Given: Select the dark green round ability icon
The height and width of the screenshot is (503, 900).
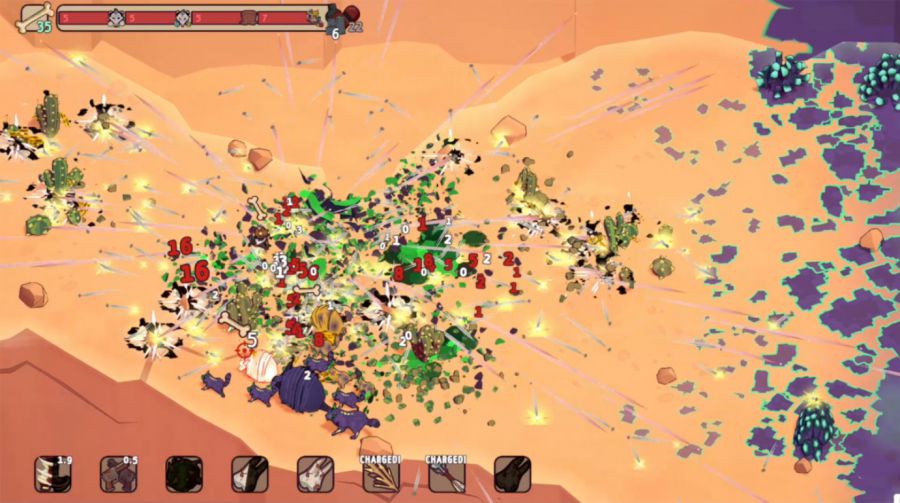Looking at the screenshot, I should (x=184, y=474).
